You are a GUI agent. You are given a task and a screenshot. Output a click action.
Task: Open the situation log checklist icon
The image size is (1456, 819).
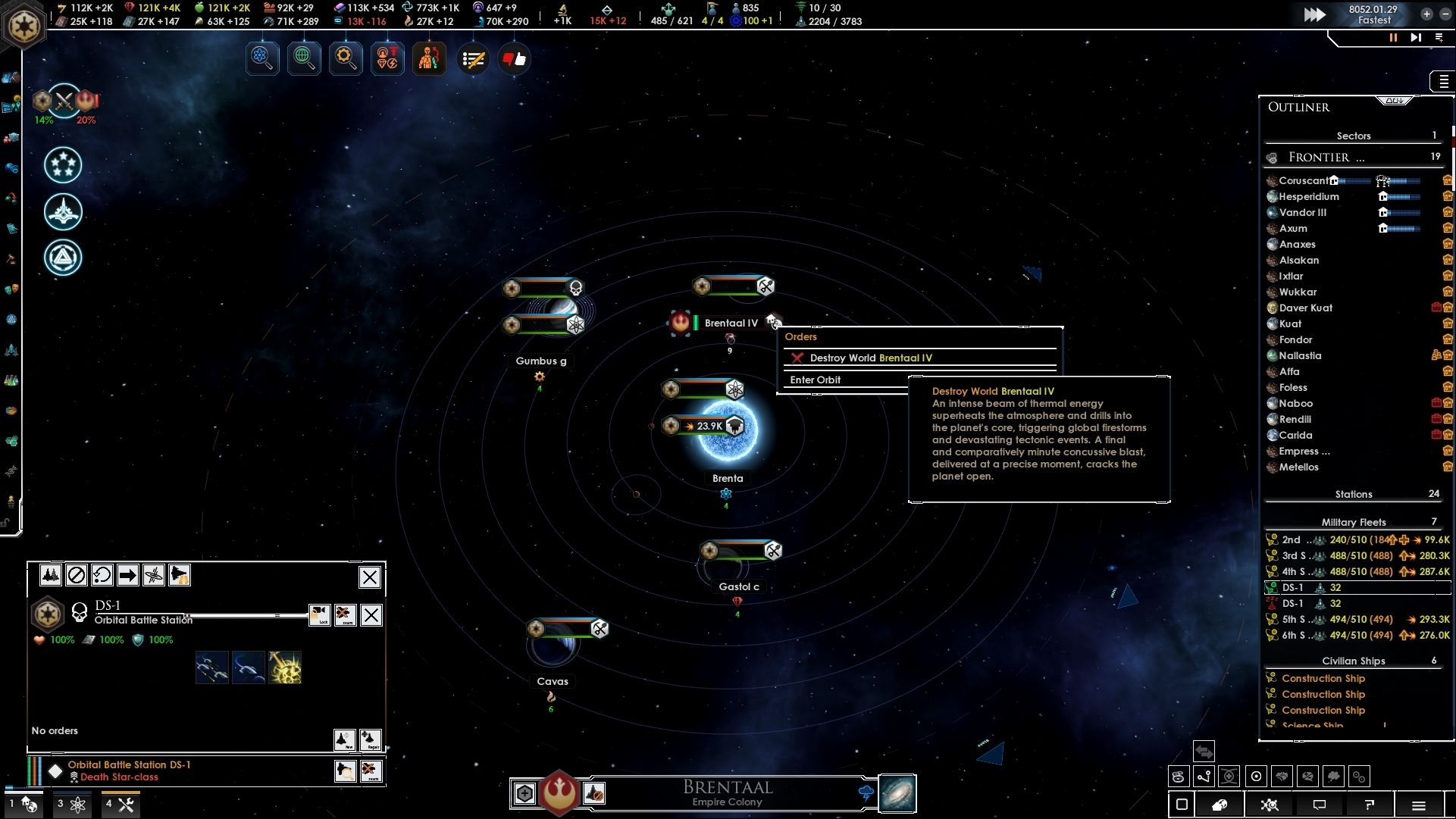474,59
